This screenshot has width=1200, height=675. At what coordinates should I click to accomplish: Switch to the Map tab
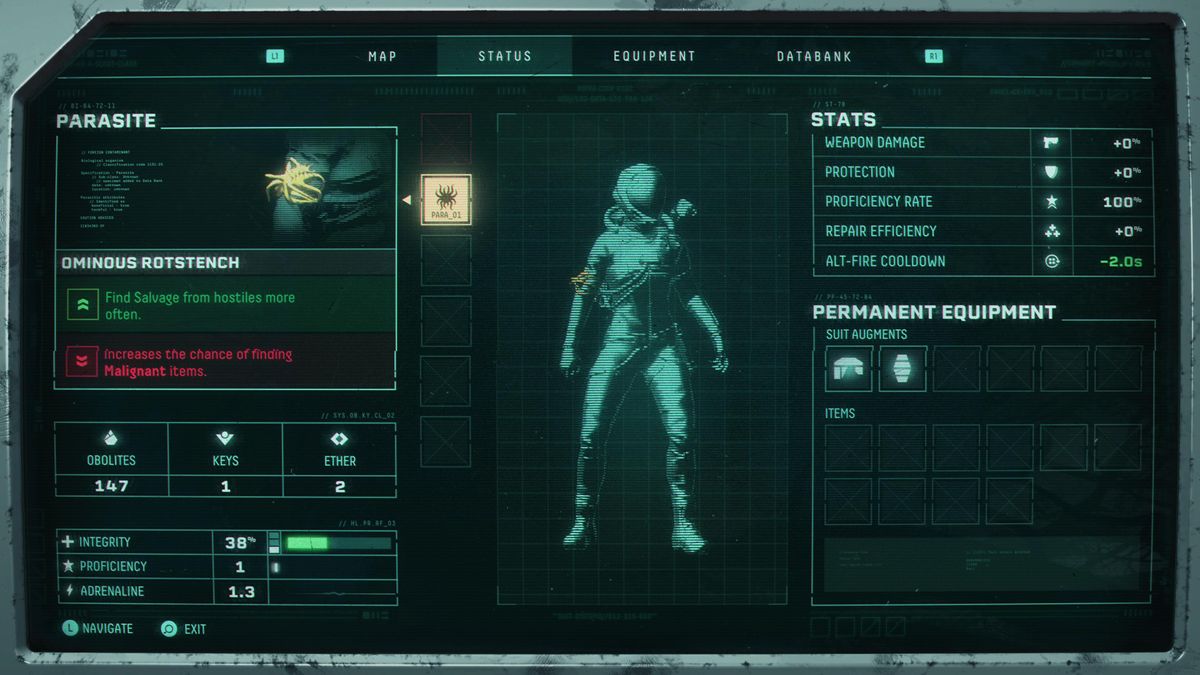(382, 56)
